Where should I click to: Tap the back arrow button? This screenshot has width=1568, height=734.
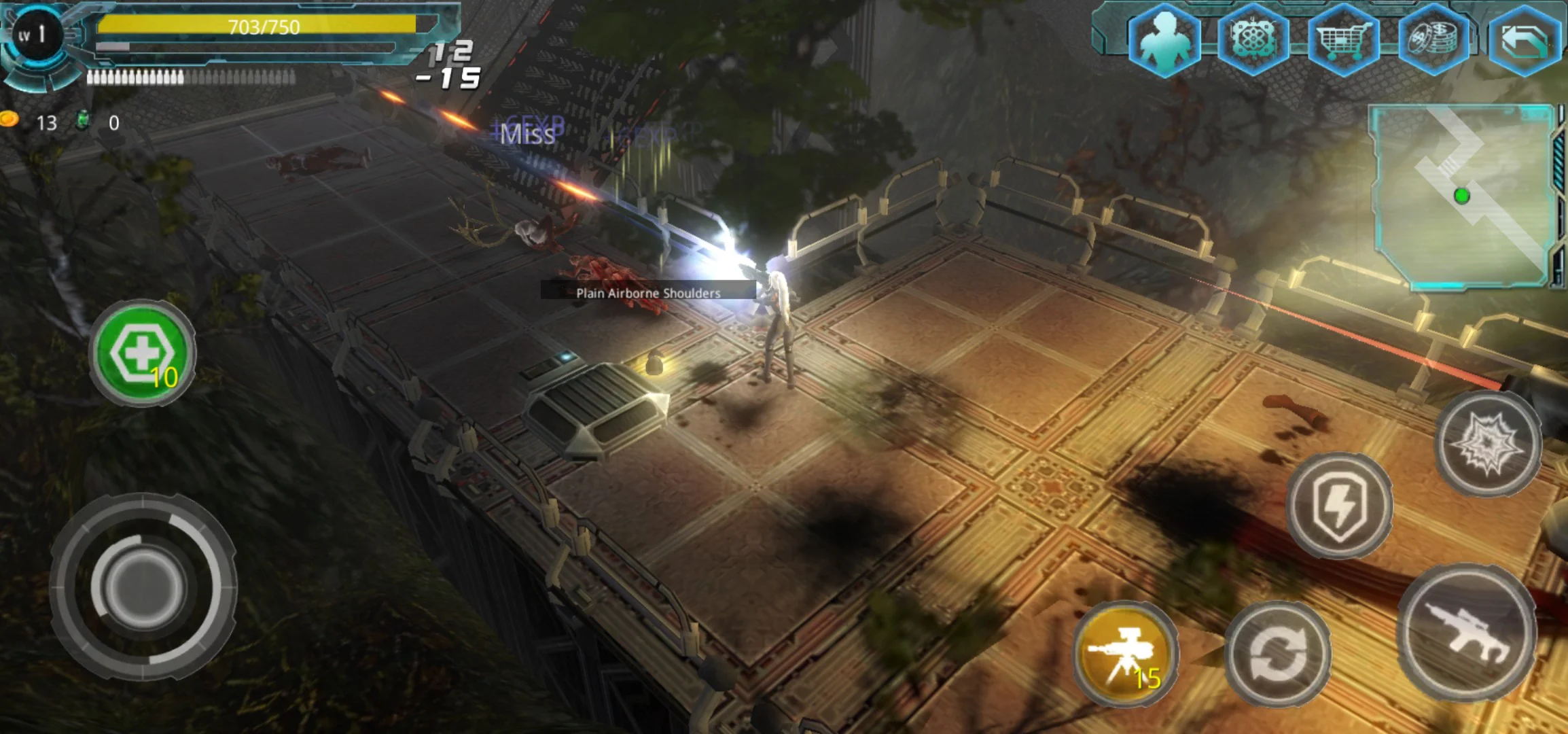pyautogui.click(x=1523, y=41)
